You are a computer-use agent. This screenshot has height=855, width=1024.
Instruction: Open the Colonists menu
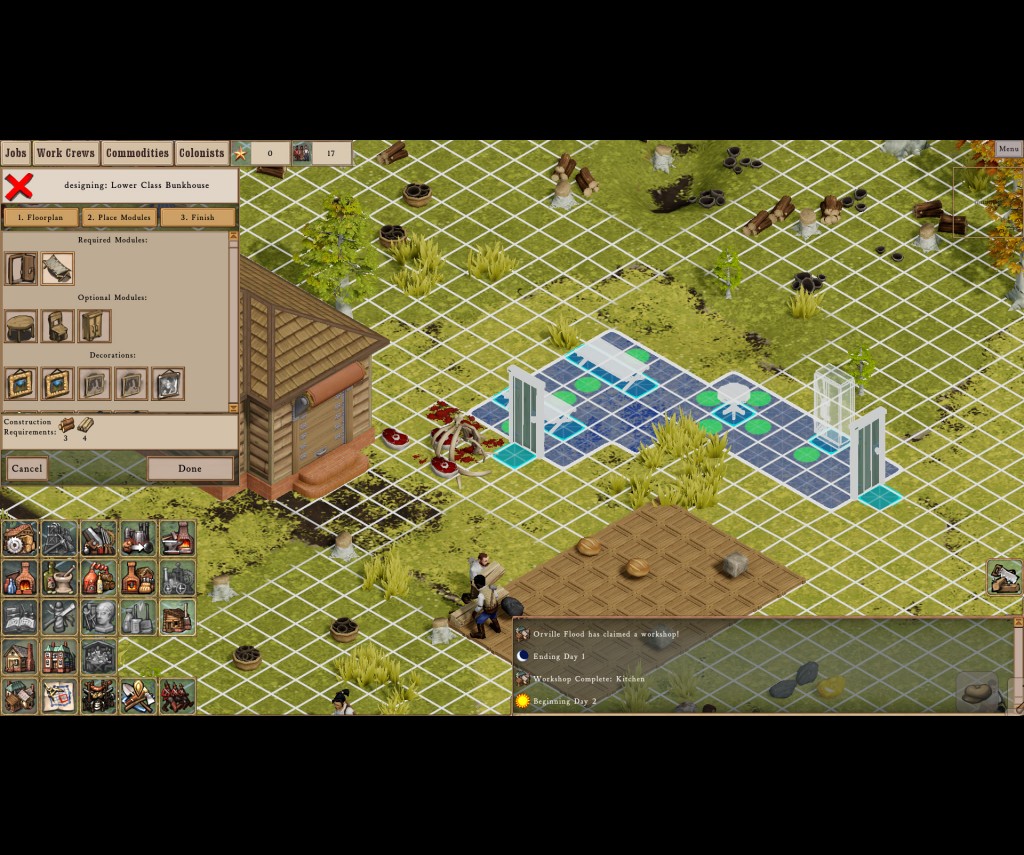(201, 153)
